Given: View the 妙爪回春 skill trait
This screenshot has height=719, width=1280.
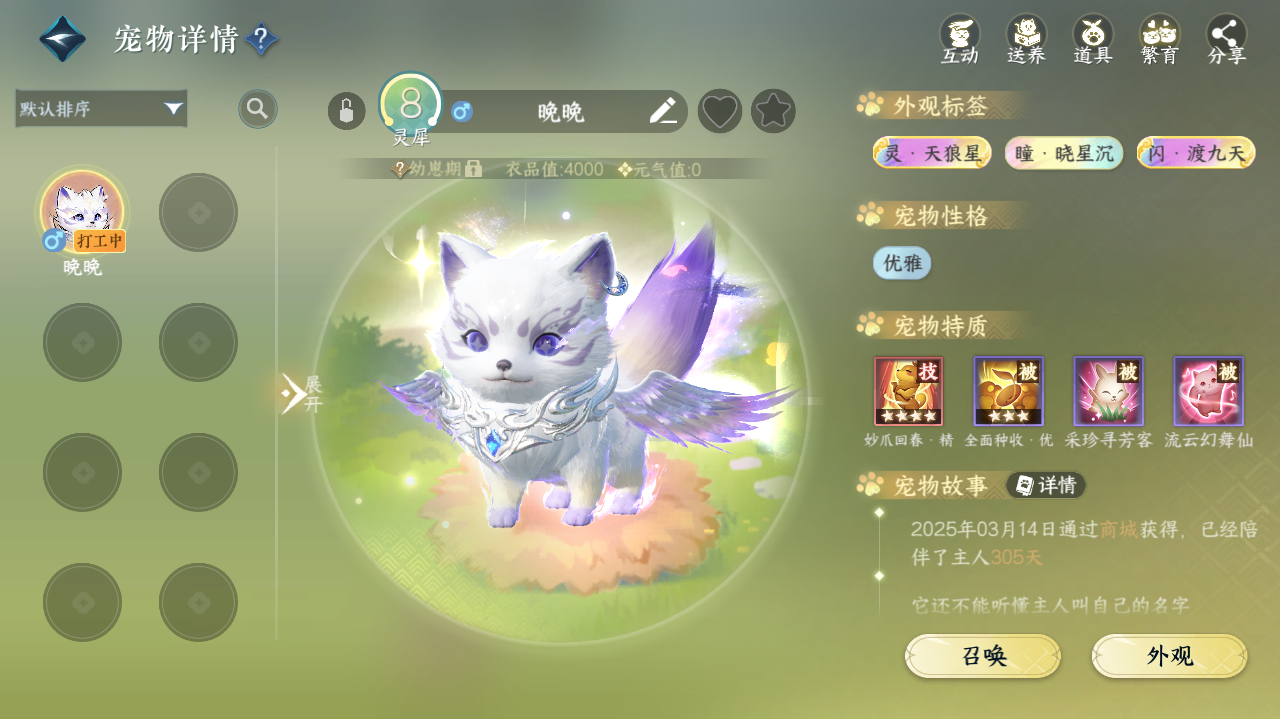Looking at the screenshot, I should (x=908, y=391).
